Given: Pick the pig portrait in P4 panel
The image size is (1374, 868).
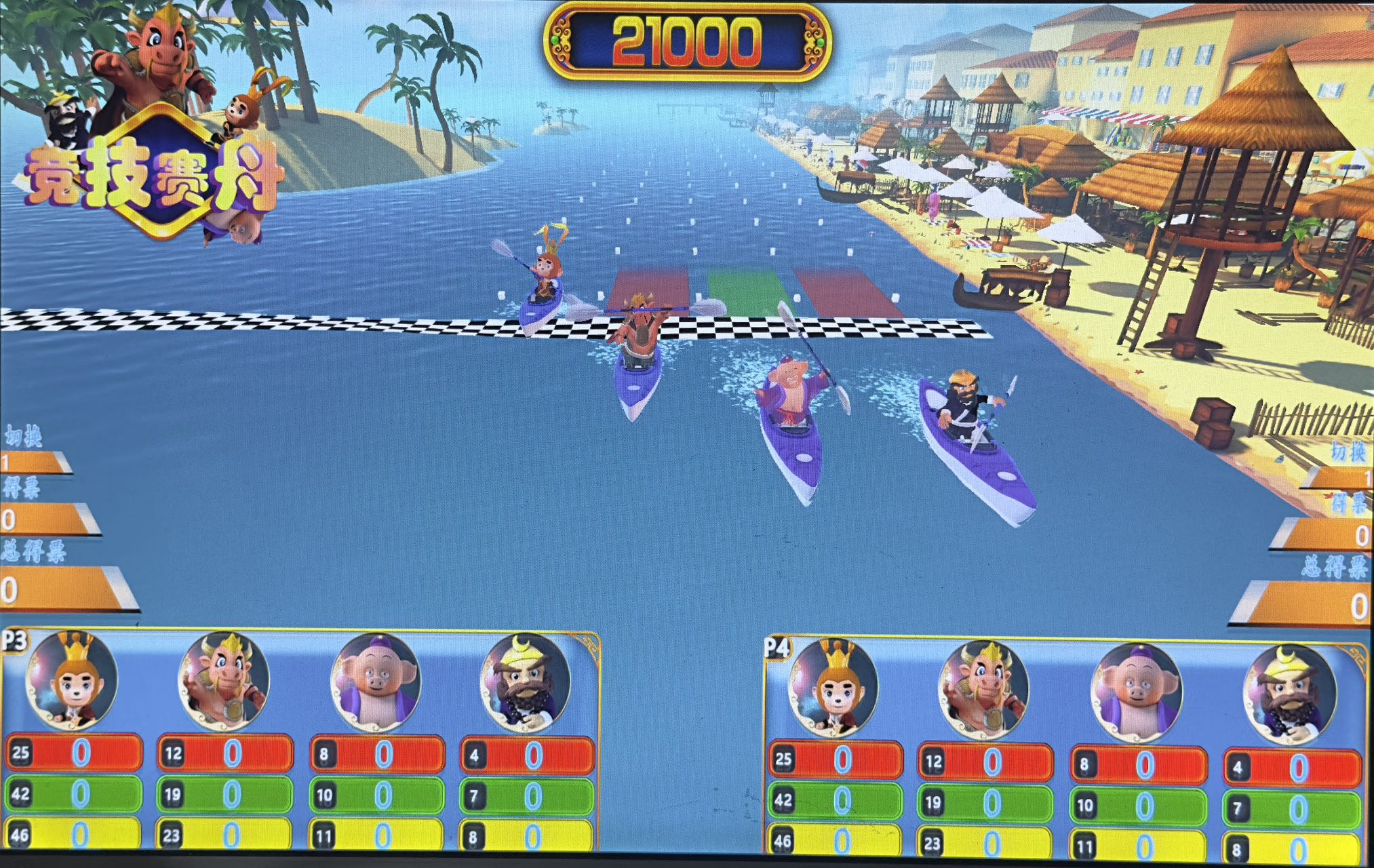Looking at the screenshot, I should click(1137, 692).
